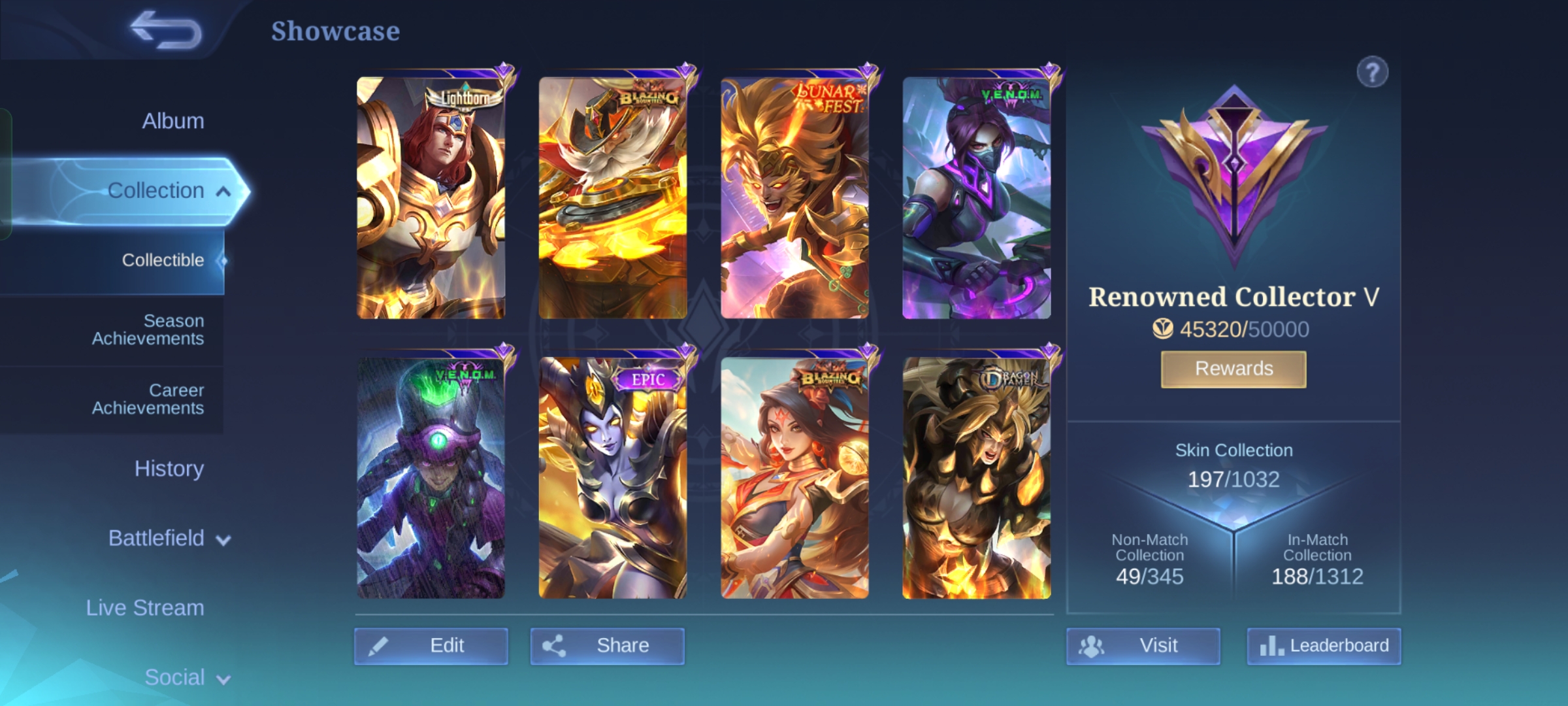This screenshot has width=1568, height=706.
Task: Open the History menu
Action: (x=169, y=469)
